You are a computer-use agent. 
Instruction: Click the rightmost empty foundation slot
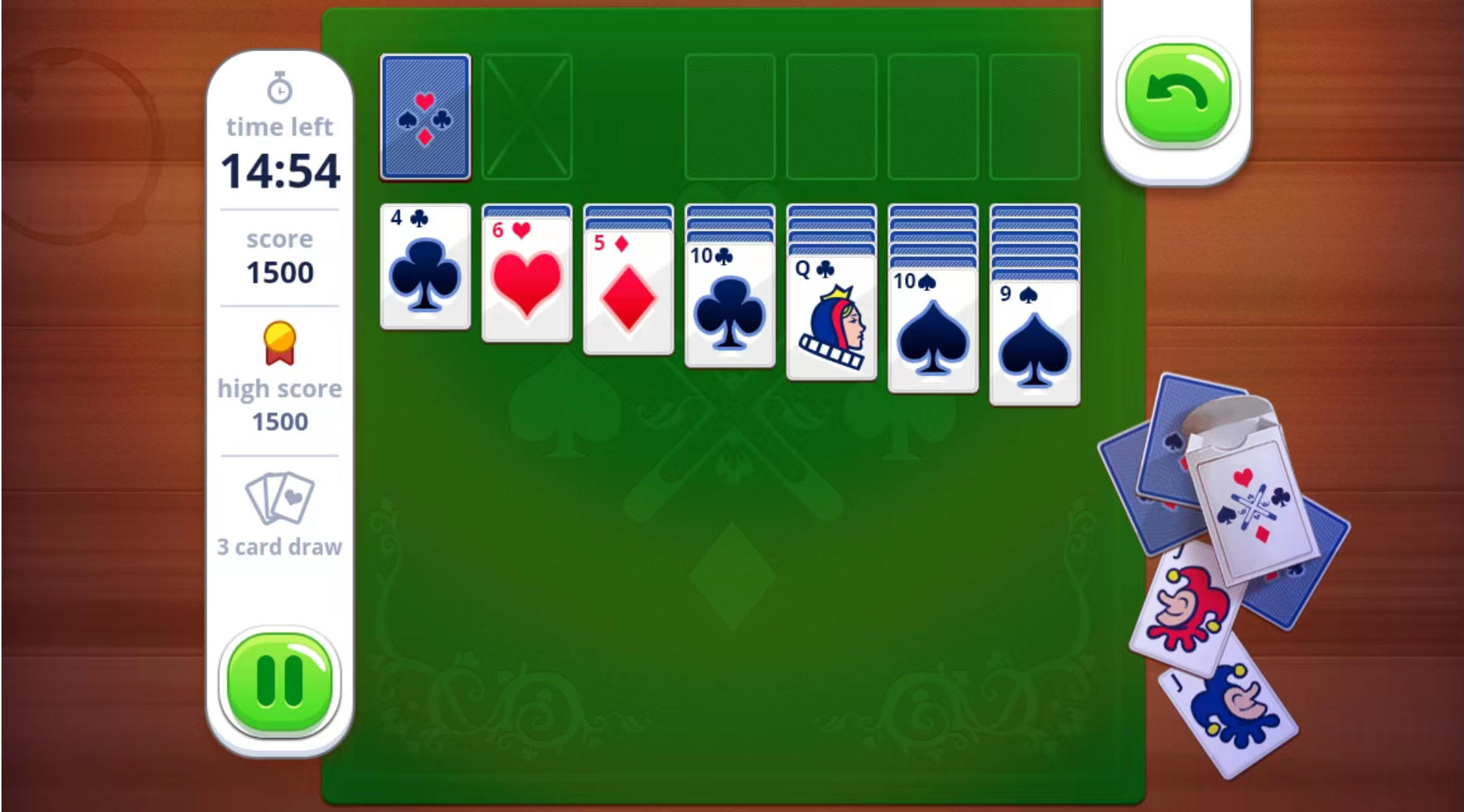pyautogui.click(x=1034, y=117)
